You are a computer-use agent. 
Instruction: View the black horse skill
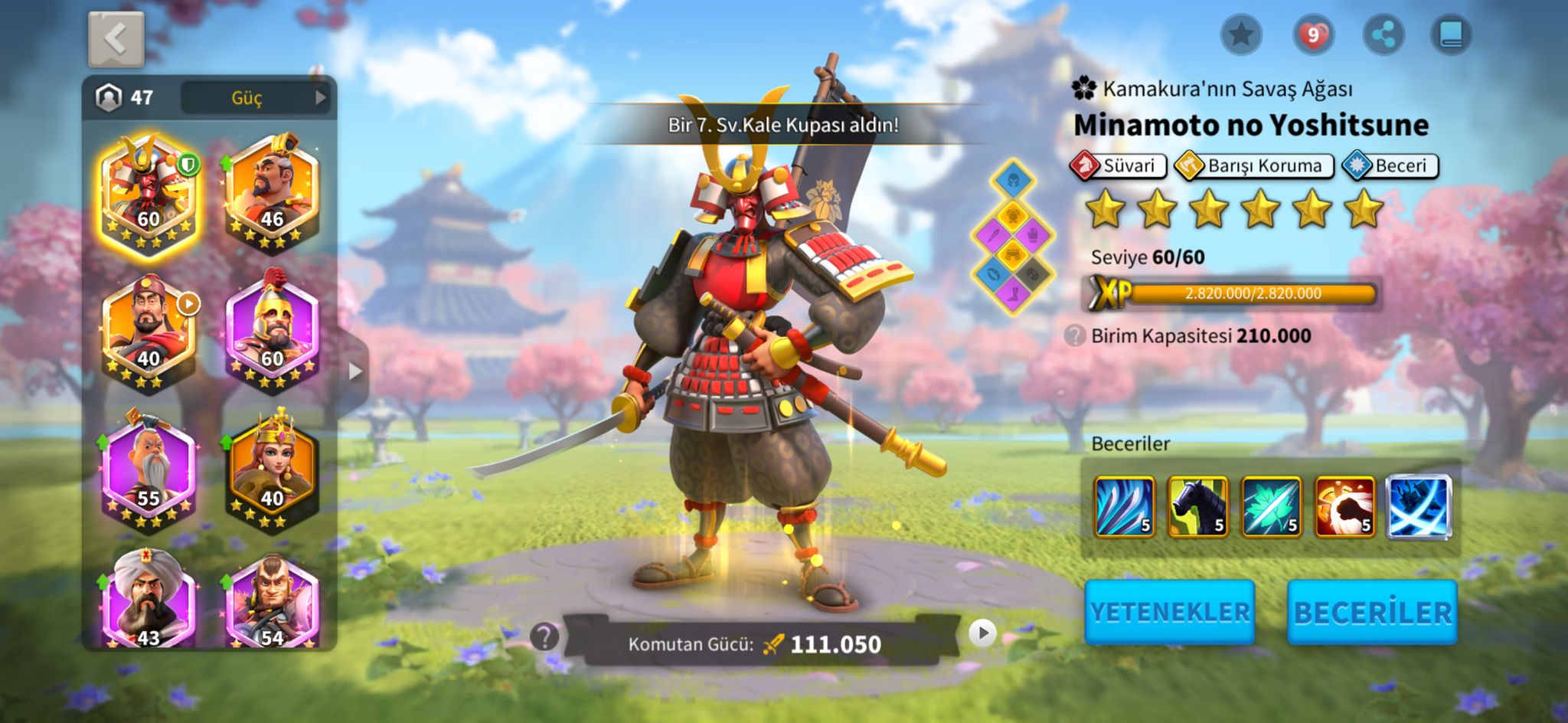[1197, 506]
